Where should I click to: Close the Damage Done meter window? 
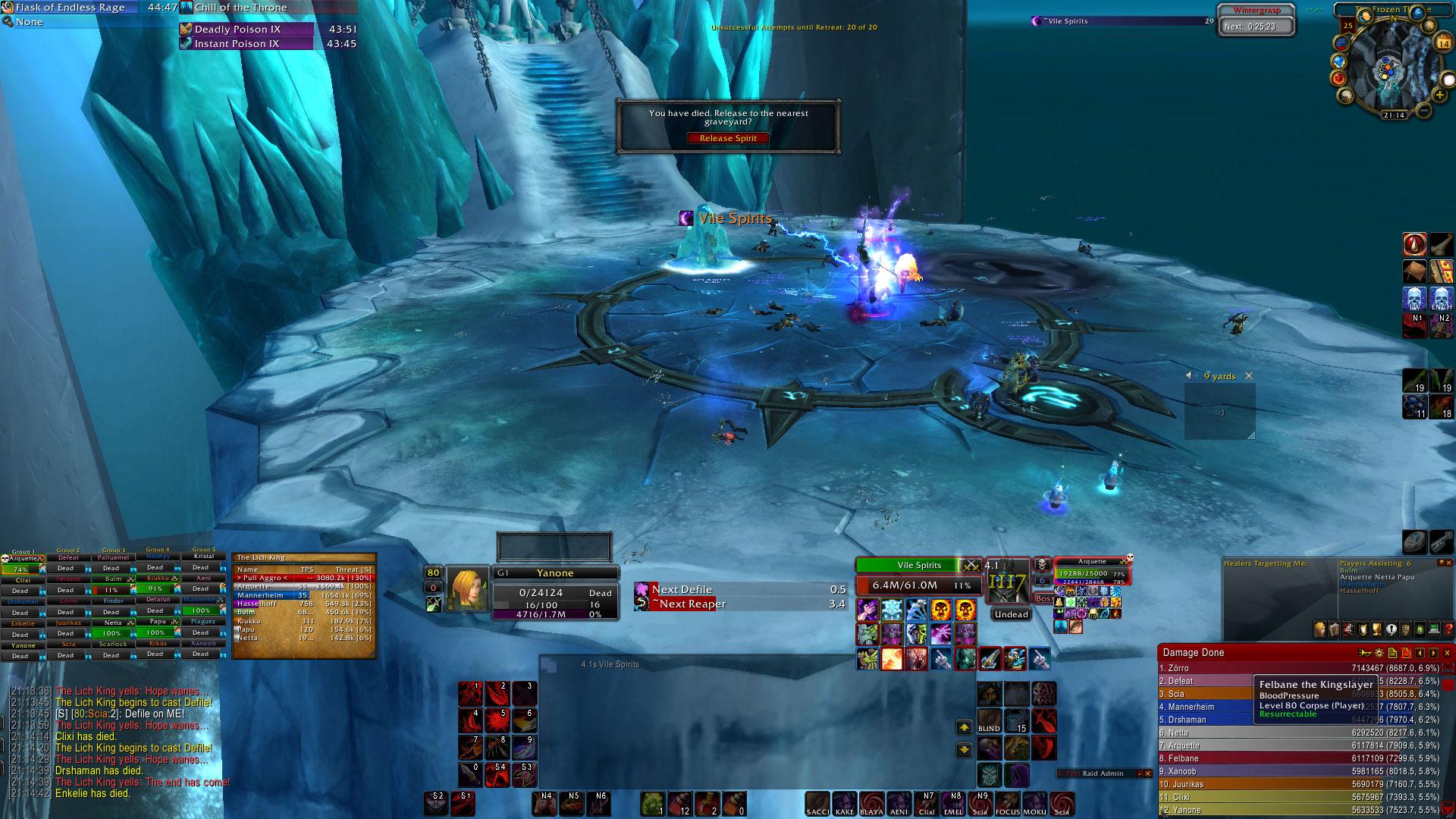(x=1446, y=653)
